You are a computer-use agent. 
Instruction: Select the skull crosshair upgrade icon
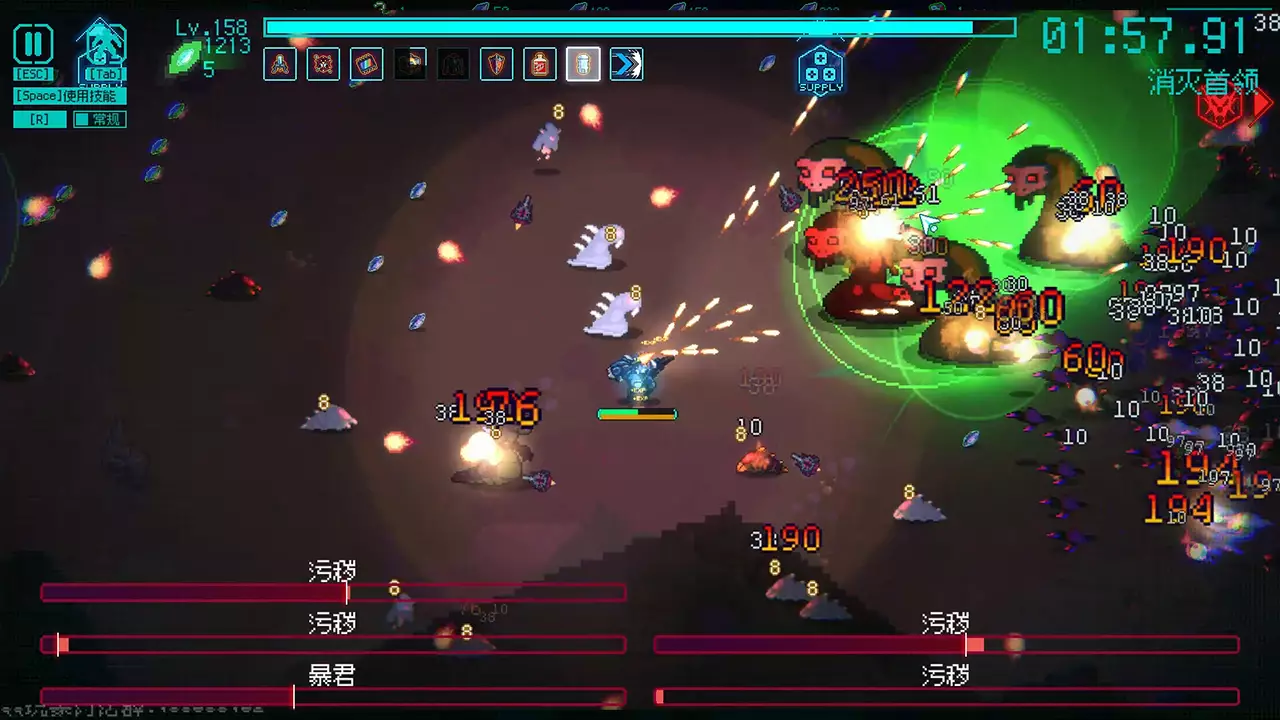coord(323,65)
